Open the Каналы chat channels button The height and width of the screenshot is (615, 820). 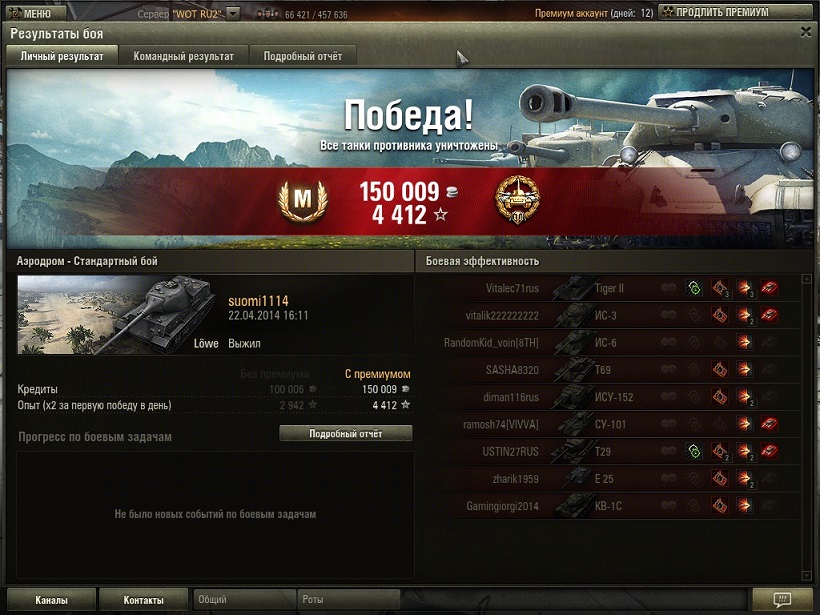point(51,600)
